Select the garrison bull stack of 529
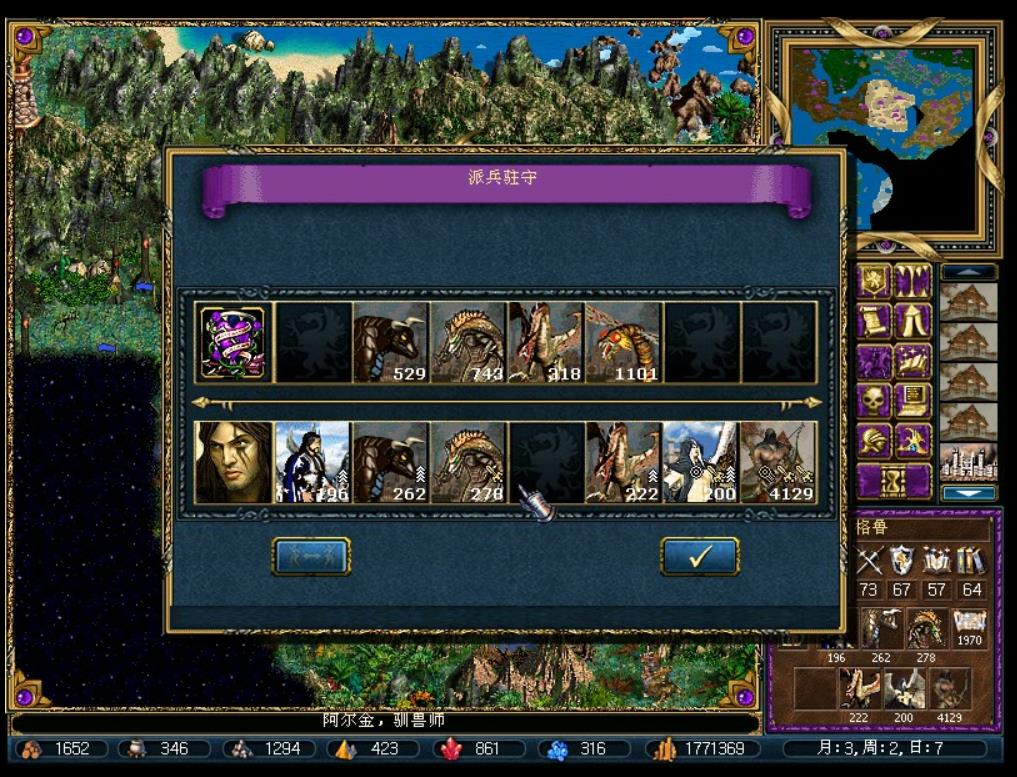Viewport: 1017px width, 777px height. [x=391, y=343]
